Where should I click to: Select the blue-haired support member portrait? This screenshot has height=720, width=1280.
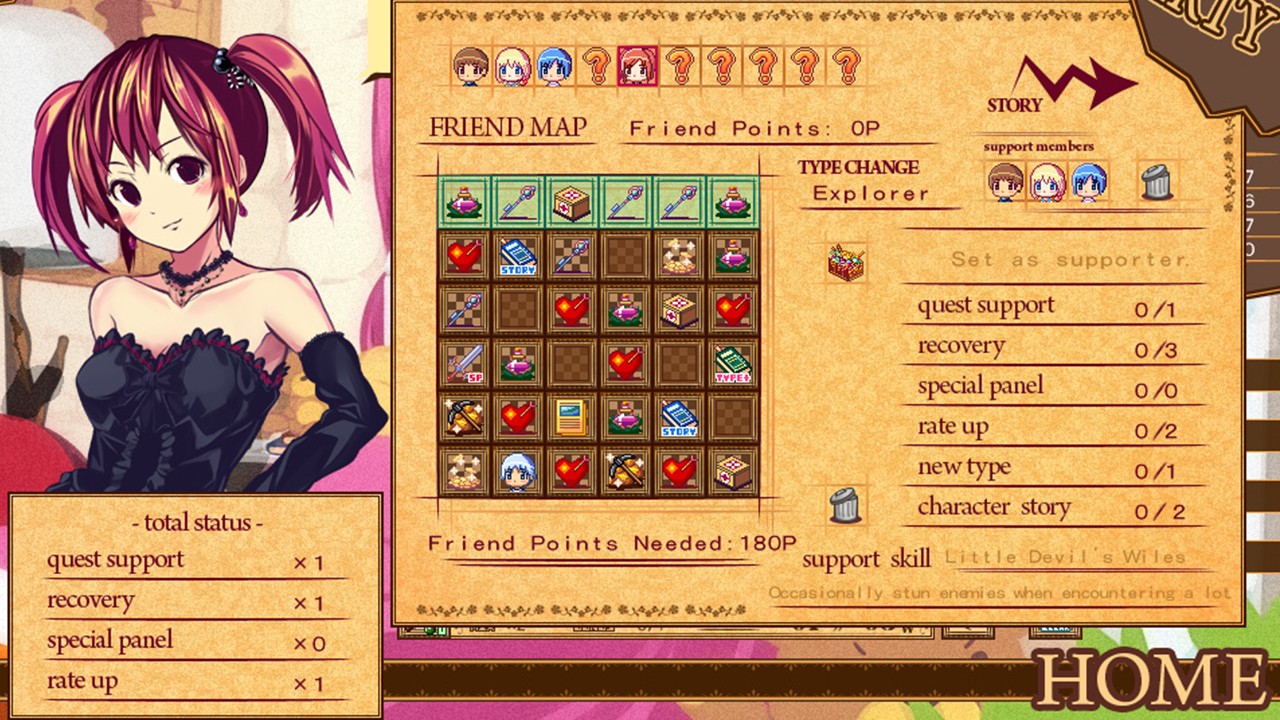[x=1089, y=182]
